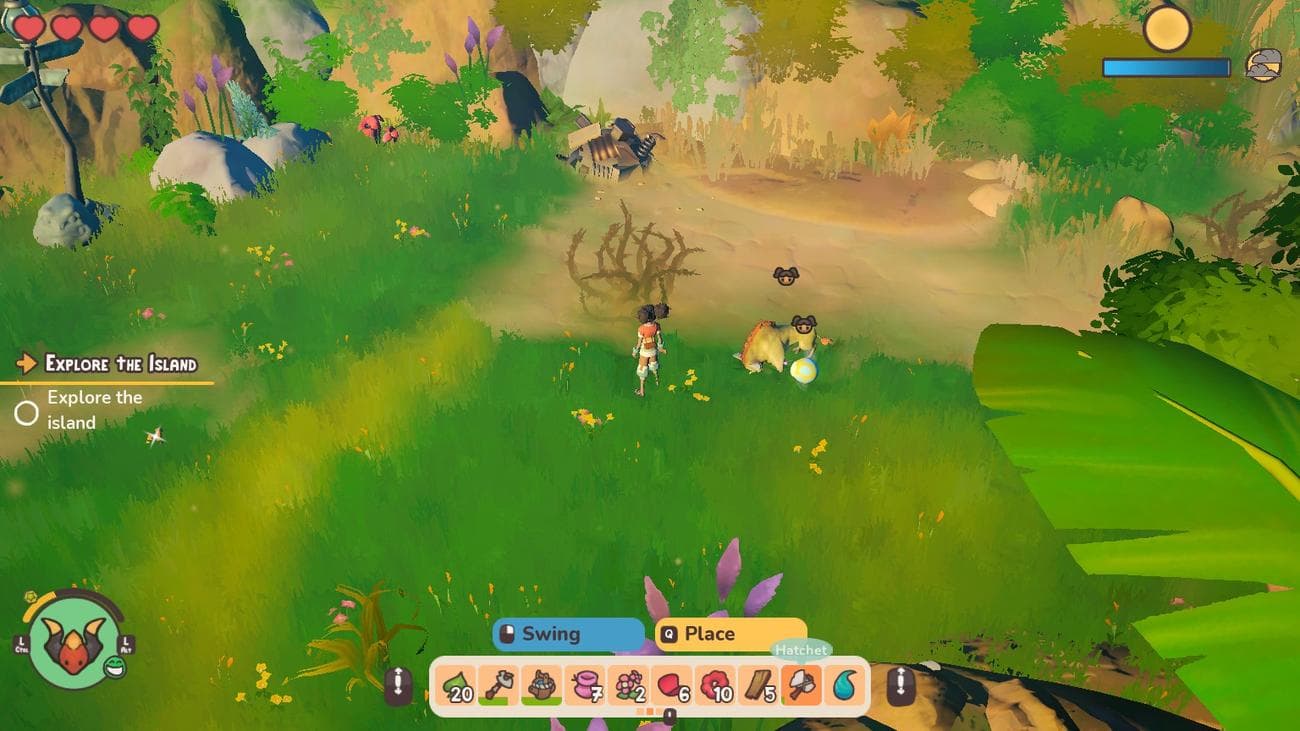Select the teal water droplet slot
This screenshot has height=731, width=1300.
[x=845, y=686]
